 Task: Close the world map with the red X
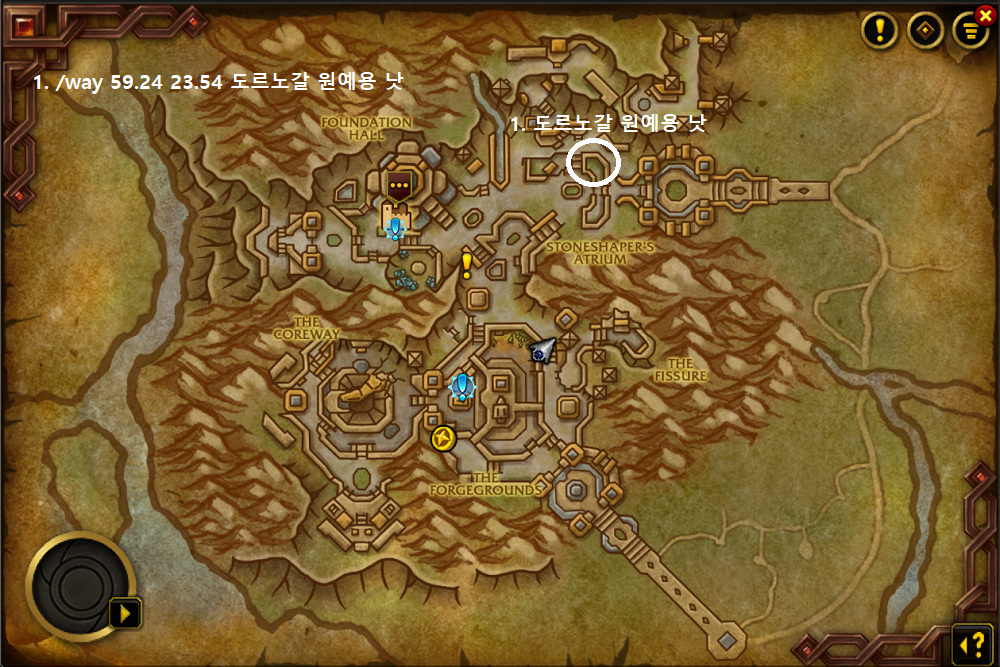pos(984,15)
